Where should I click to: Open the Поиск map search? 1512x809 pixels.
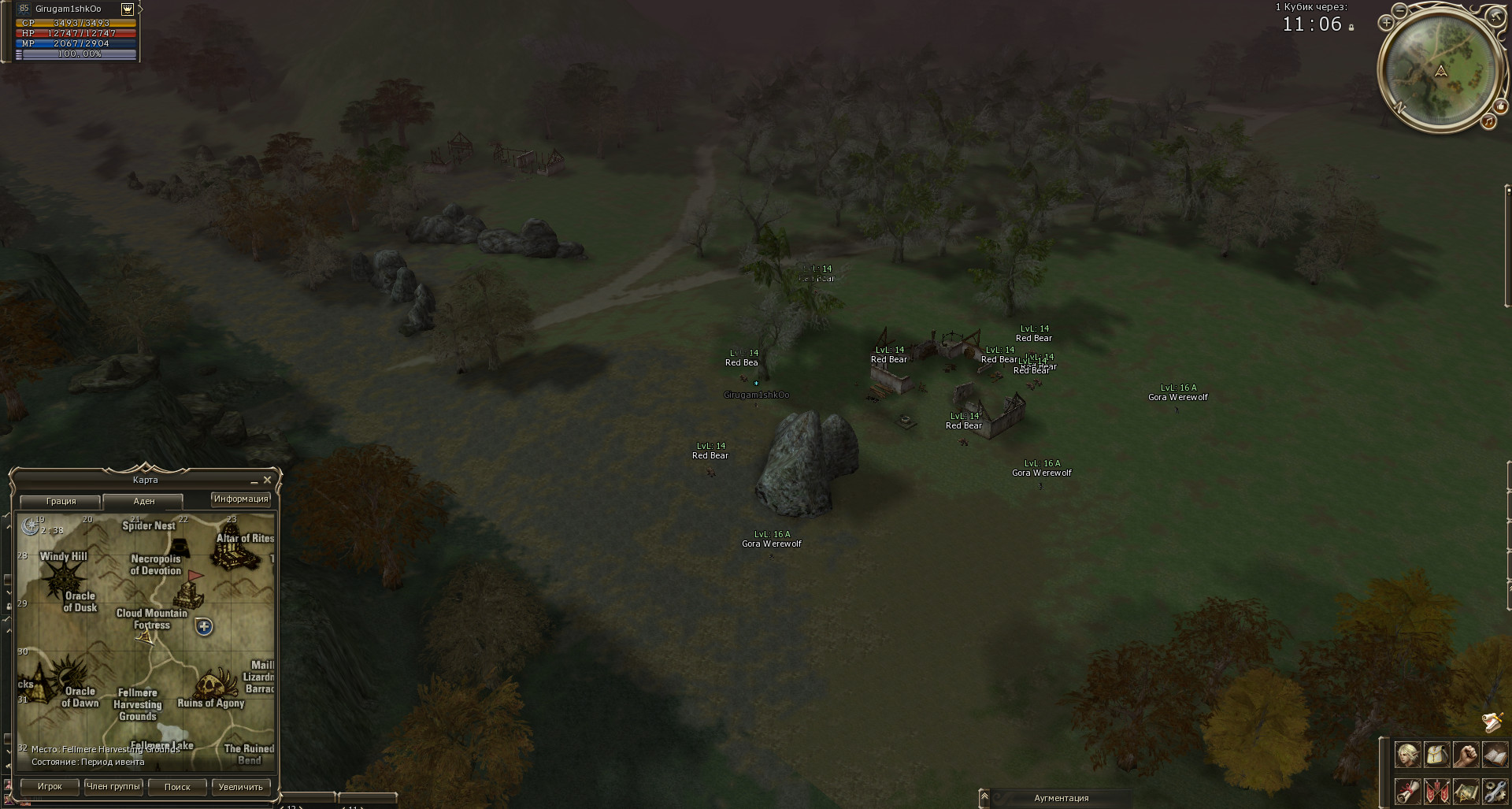tap(177, 786)
